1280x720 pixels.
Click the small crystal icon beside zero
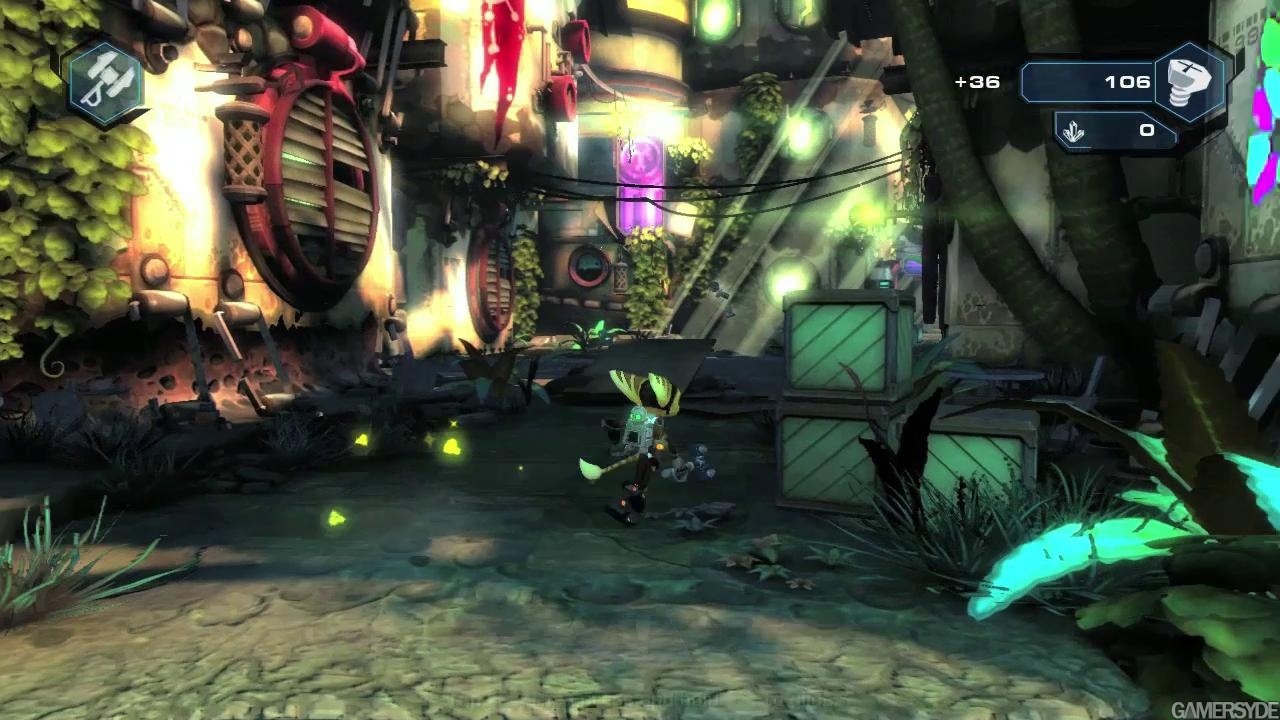[1074, 132]
